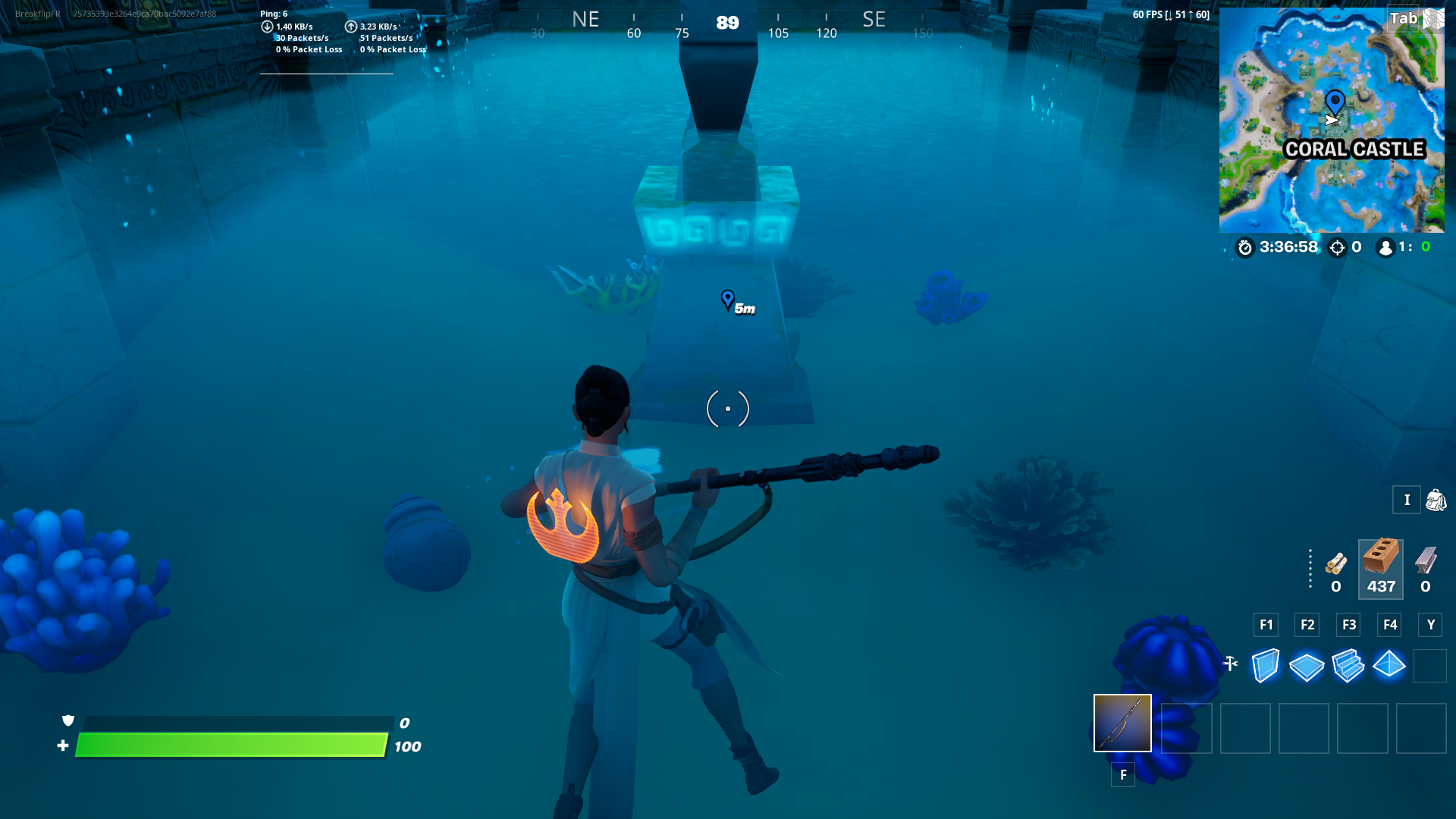Select the floor build piece above F2
Screen dimensions: 1456x819
point(1307,665)
